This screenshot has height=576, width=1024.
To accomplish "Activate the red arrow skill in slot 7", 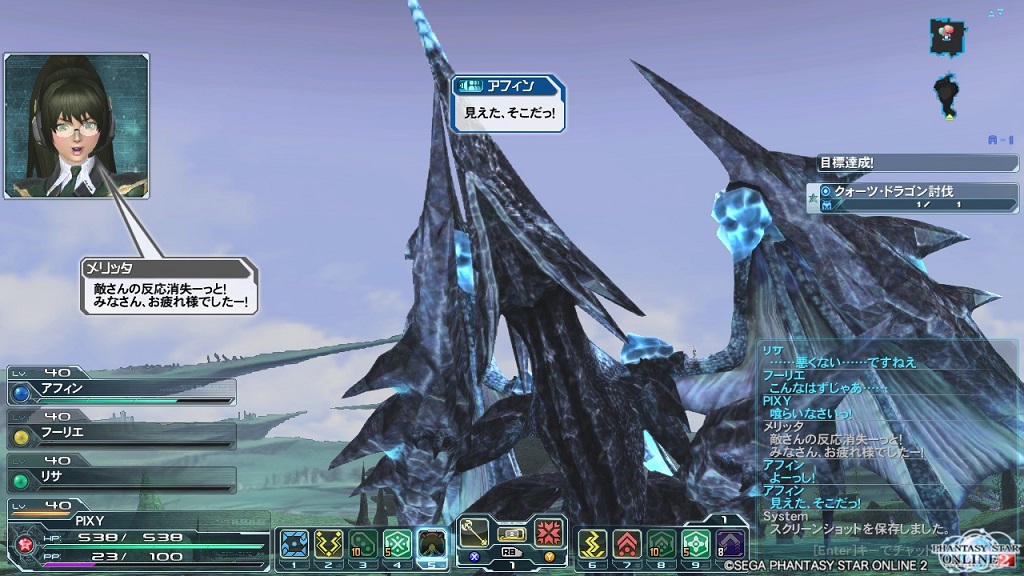I will click(627, 545).
